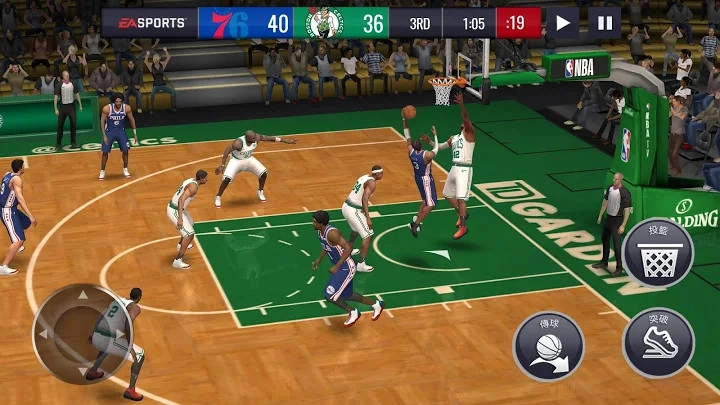This screenshot has width=720, height=405.
Task: Pause the game with the pause button
Action: (x=604, y=23)
